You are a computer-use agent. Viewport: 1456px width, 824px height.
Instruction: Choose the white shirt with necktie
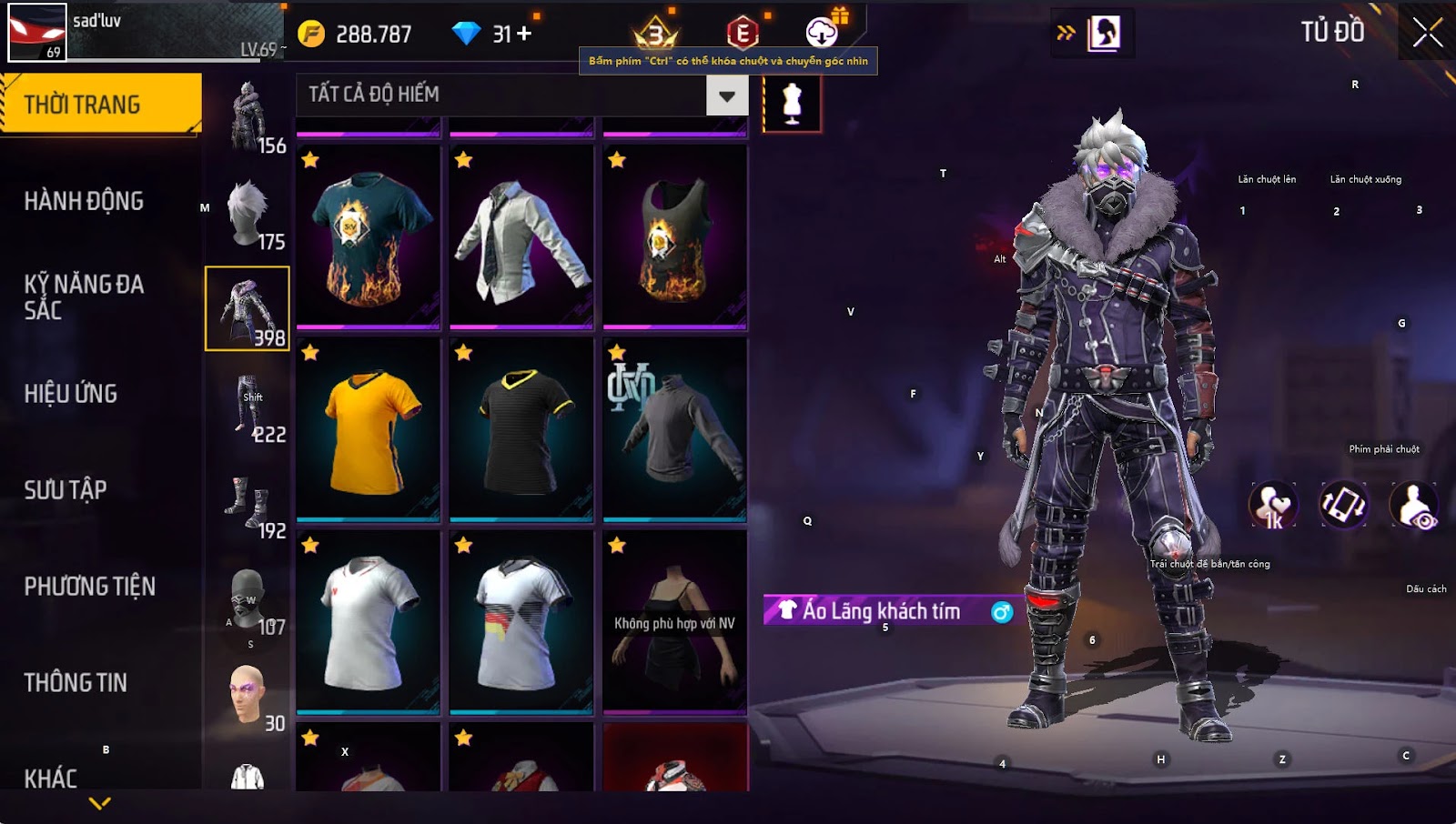click(521, 236)
